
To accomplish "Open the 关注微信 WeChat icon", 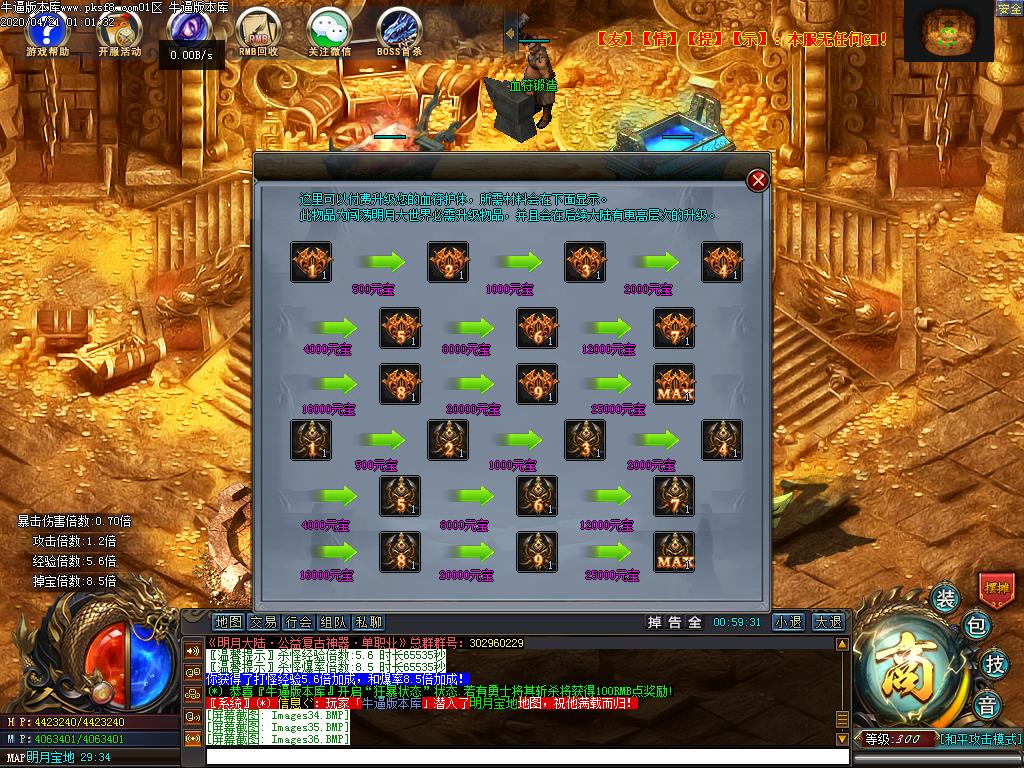I will coord(328,31).
